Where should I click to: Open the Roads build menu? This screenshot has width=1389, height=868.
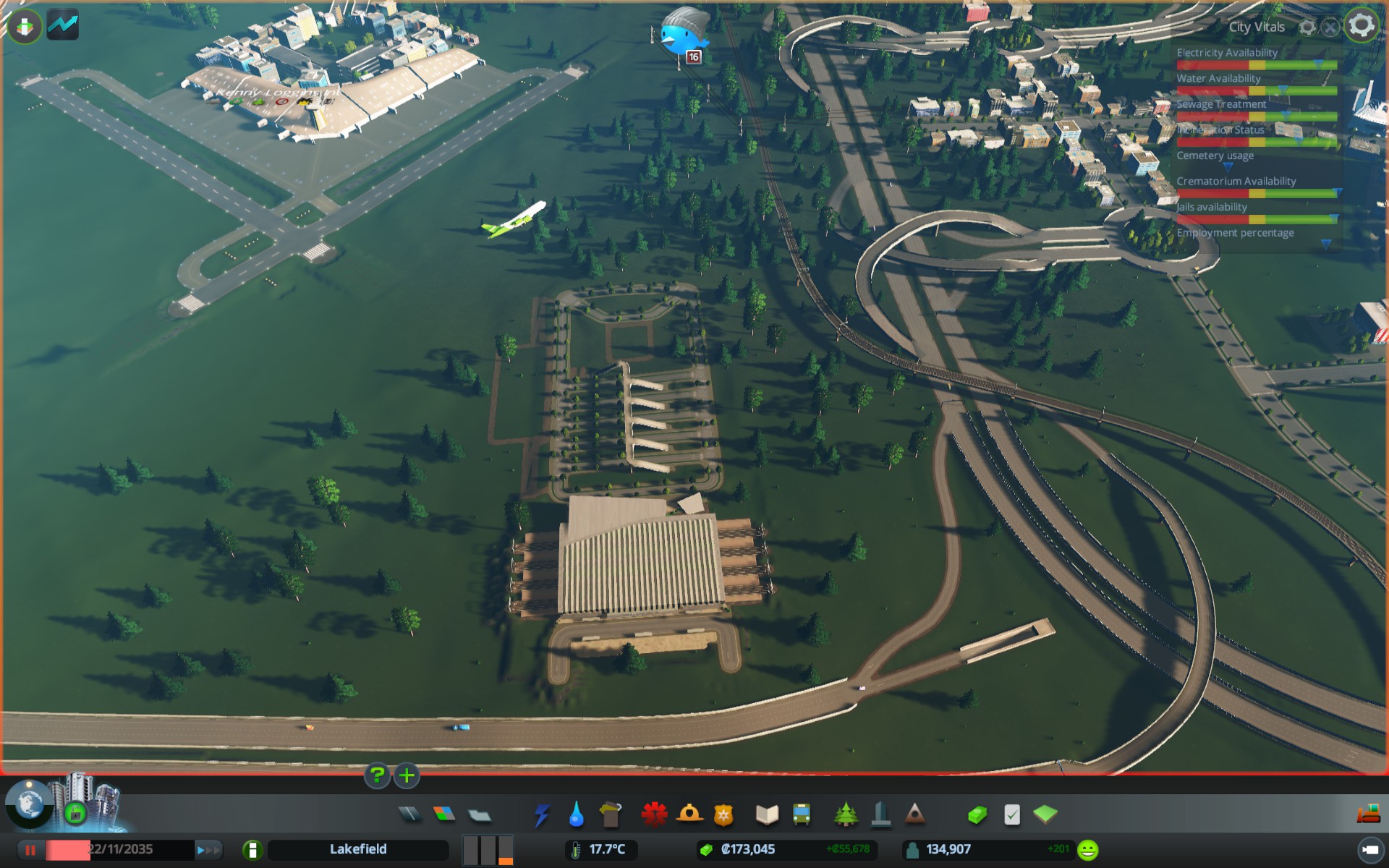click(409, 814)
